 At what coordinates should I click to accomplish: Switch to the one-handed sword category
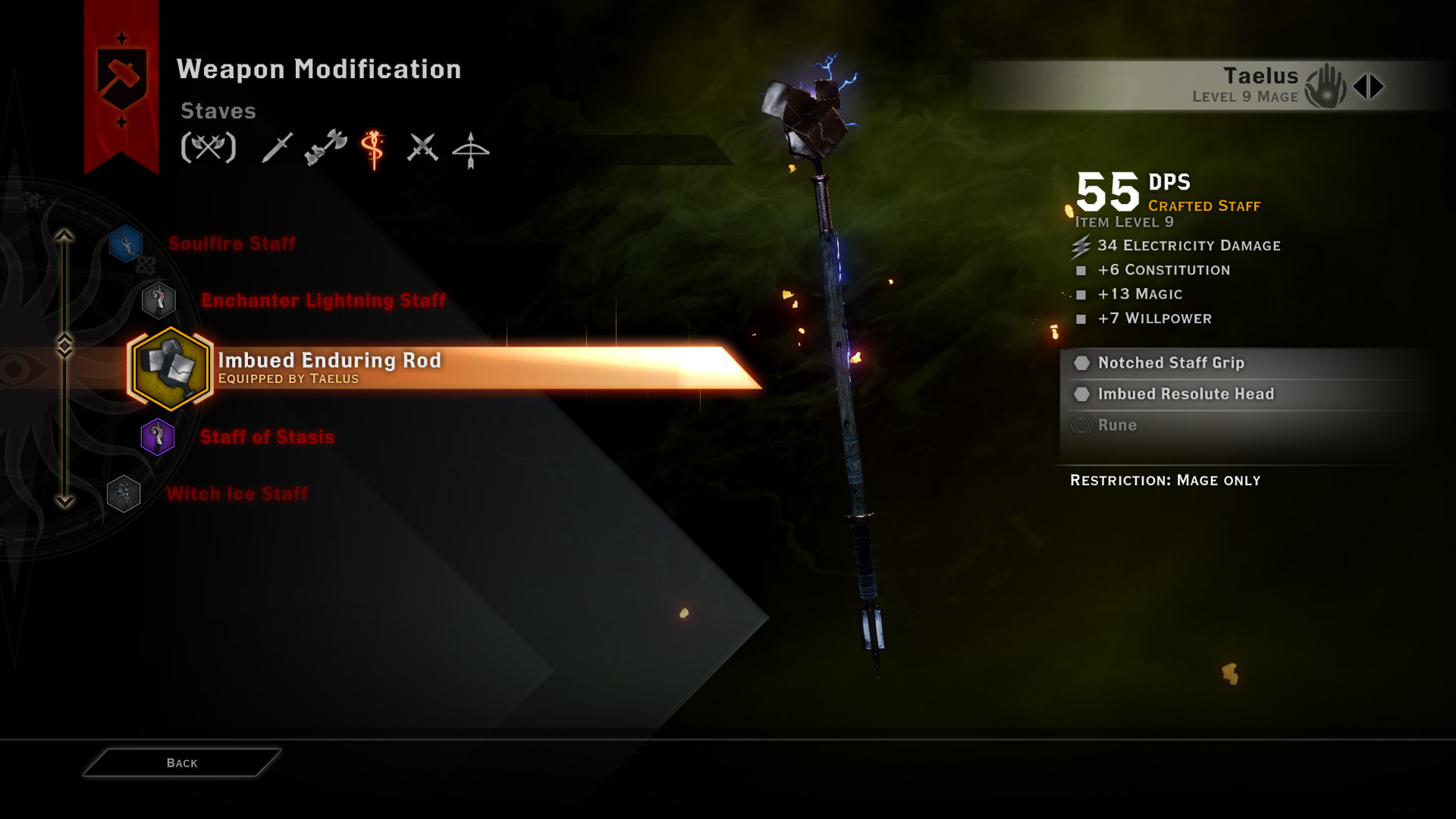point(277,147)
